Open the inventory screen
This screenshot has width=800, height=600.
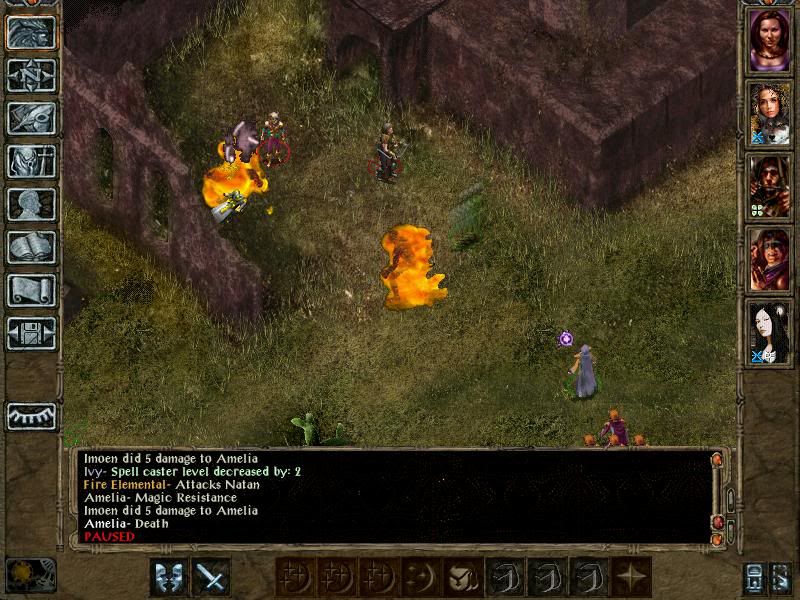tap(31, 161)
